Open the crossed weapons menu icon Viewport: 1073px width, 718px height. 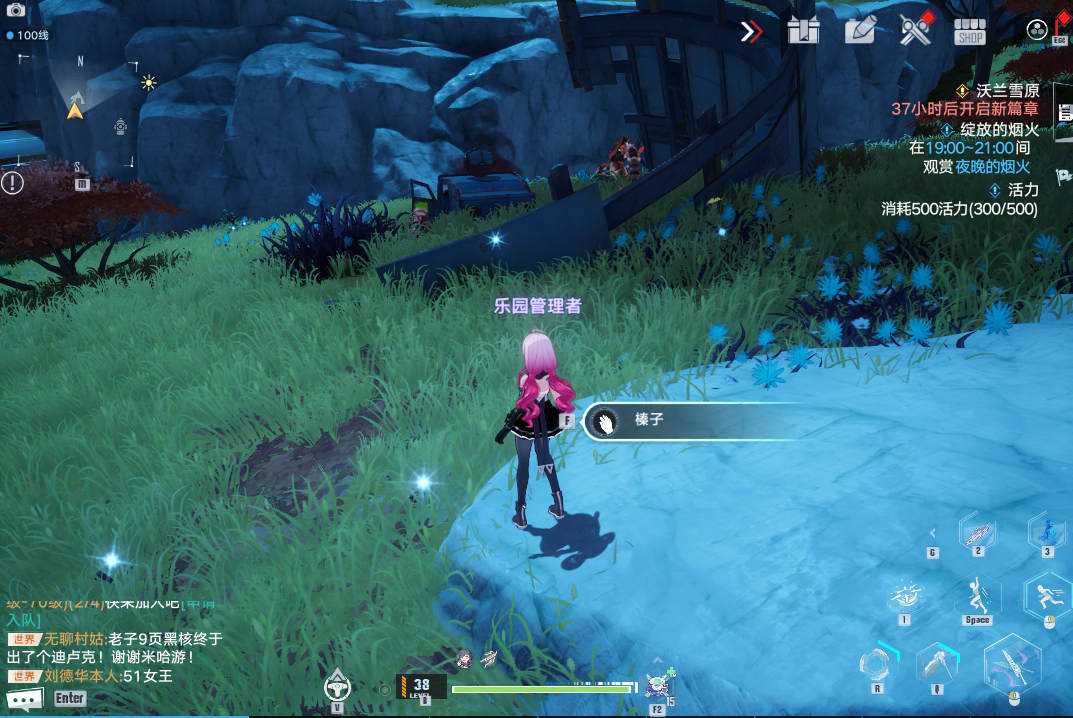(x=915, y=31)
